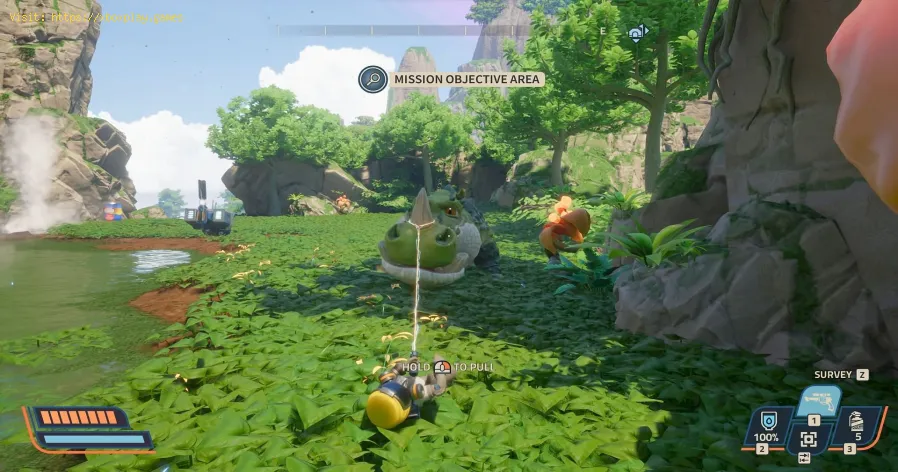Click the magnifying glass objective icon
Screen dimensions: 898x472
(372, 79)
